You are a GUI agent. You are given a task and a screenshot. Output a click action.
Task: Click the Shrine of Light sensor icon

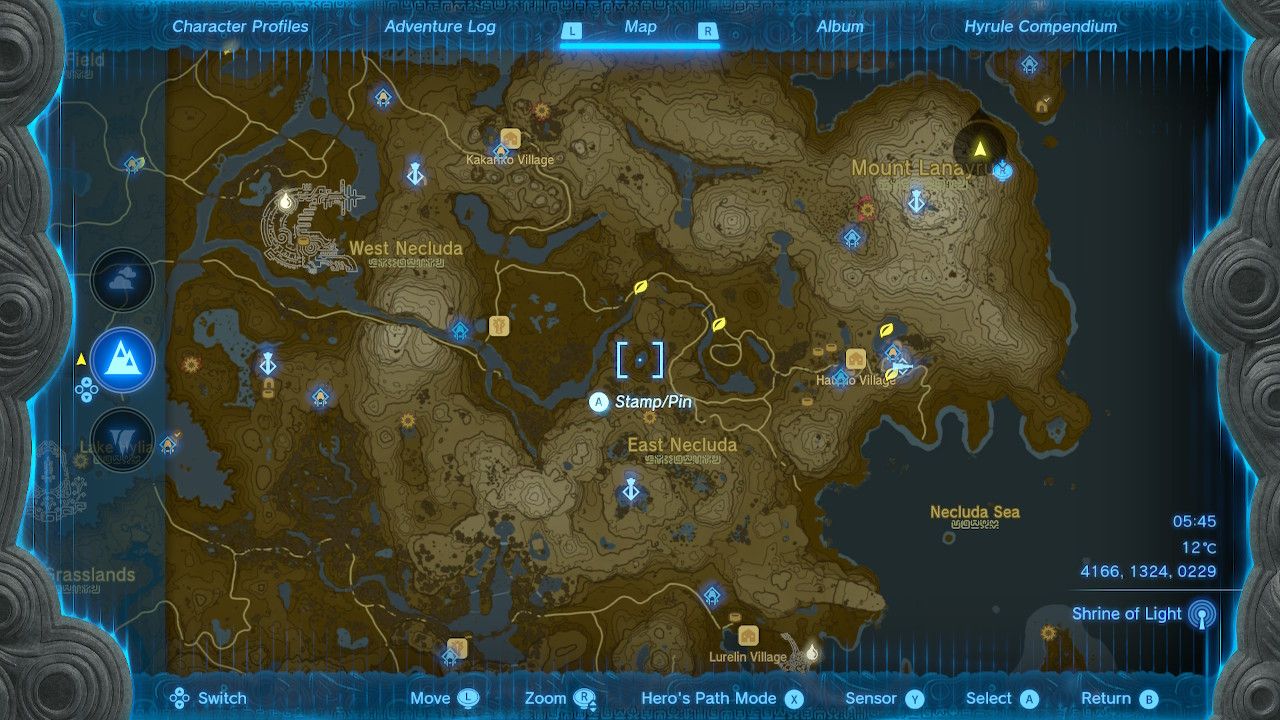point(1204,613)
